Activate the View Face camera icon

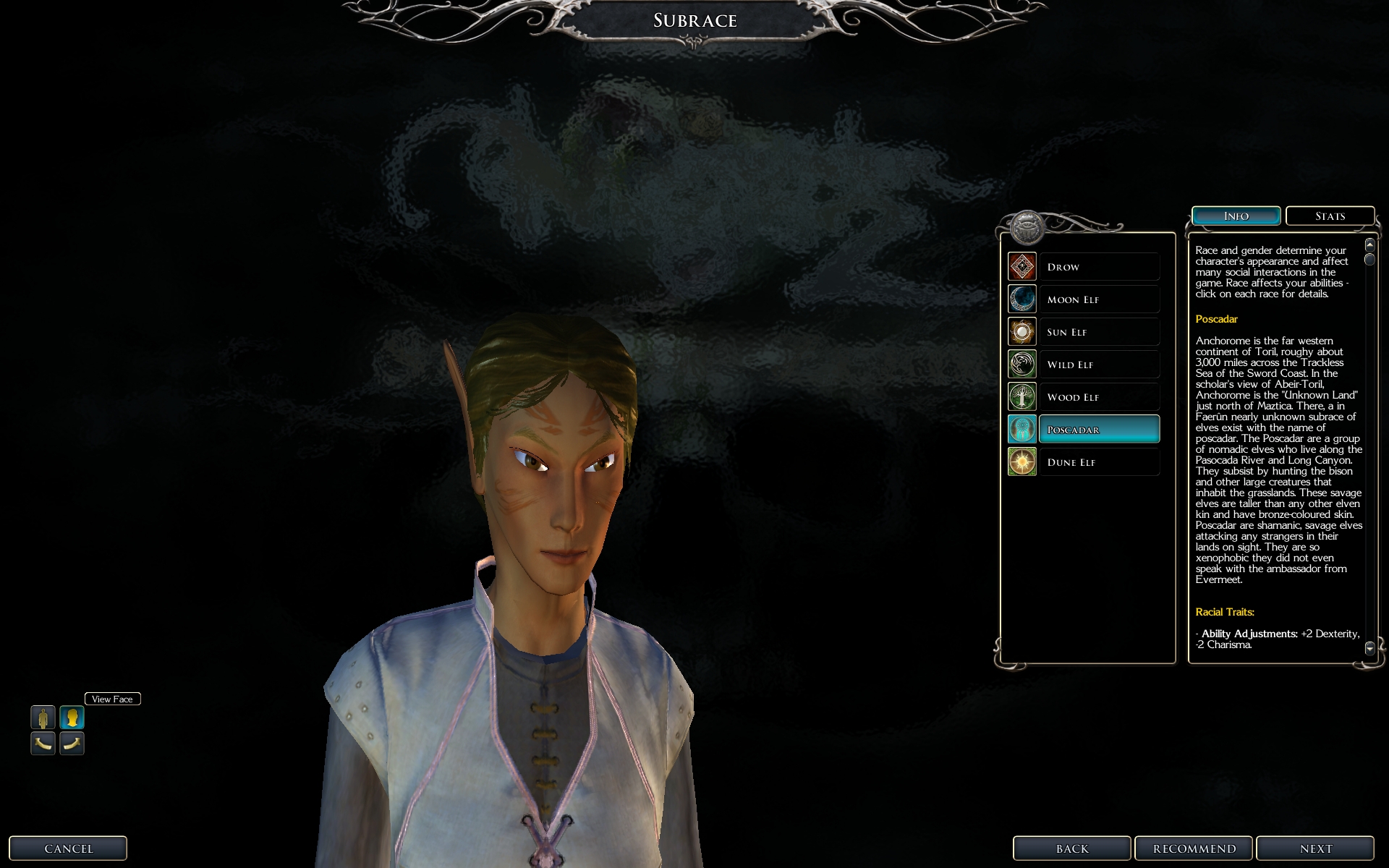click(x=72, y=718)
